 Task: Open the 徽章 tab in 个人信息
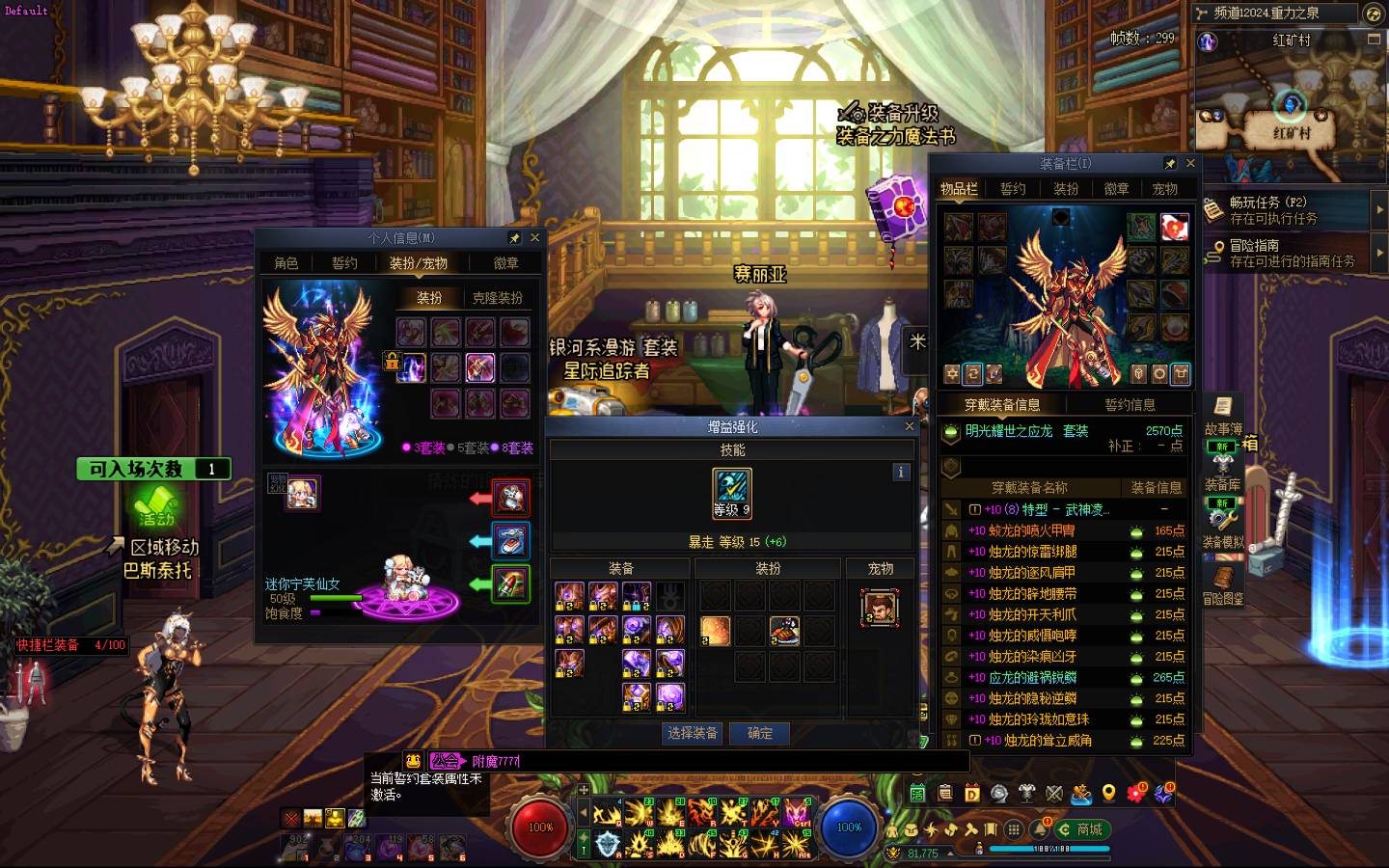pyautogui.click(x=506, y=263)
